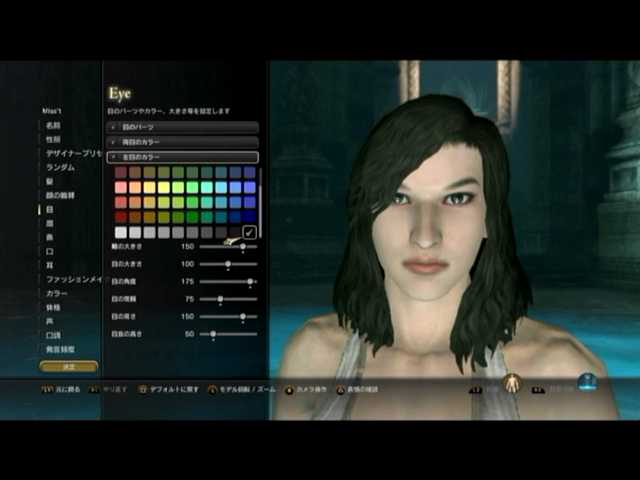Open the 耳 (Ear) category
Image resolution: width=640 pixels, height=480 pixels.
pyautogui.click(x=49, y=266)
